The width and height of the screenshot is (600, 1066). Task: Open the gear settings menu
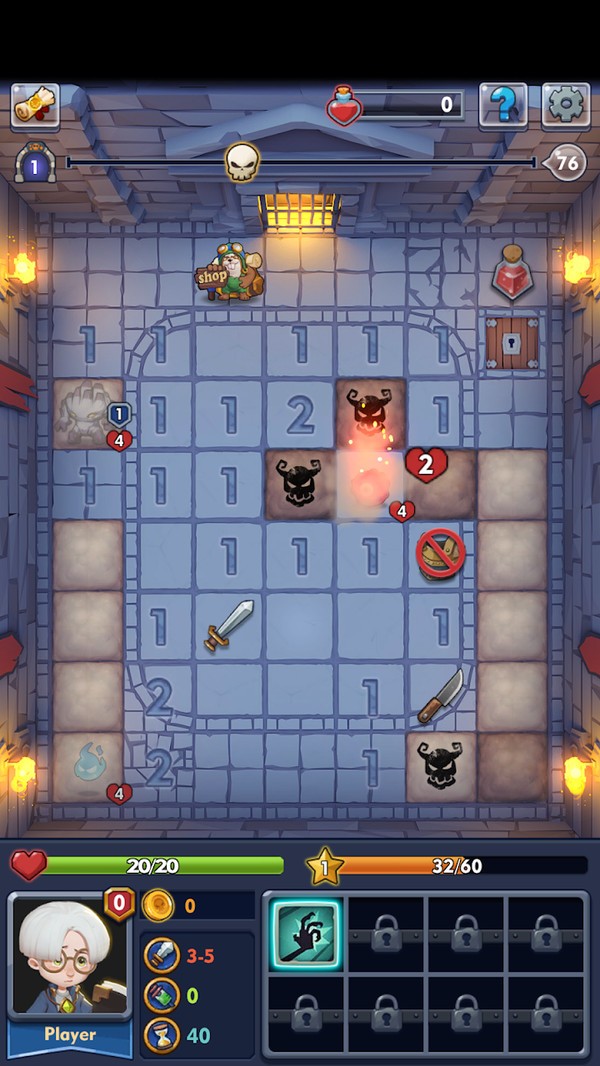point(566,105)
